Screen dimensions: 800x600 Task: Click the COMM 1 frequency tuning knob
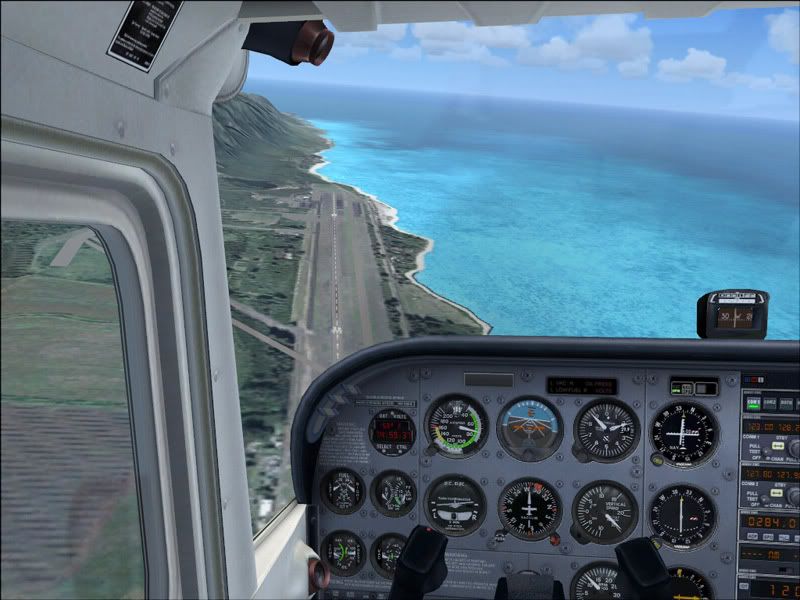coord(793,449)
